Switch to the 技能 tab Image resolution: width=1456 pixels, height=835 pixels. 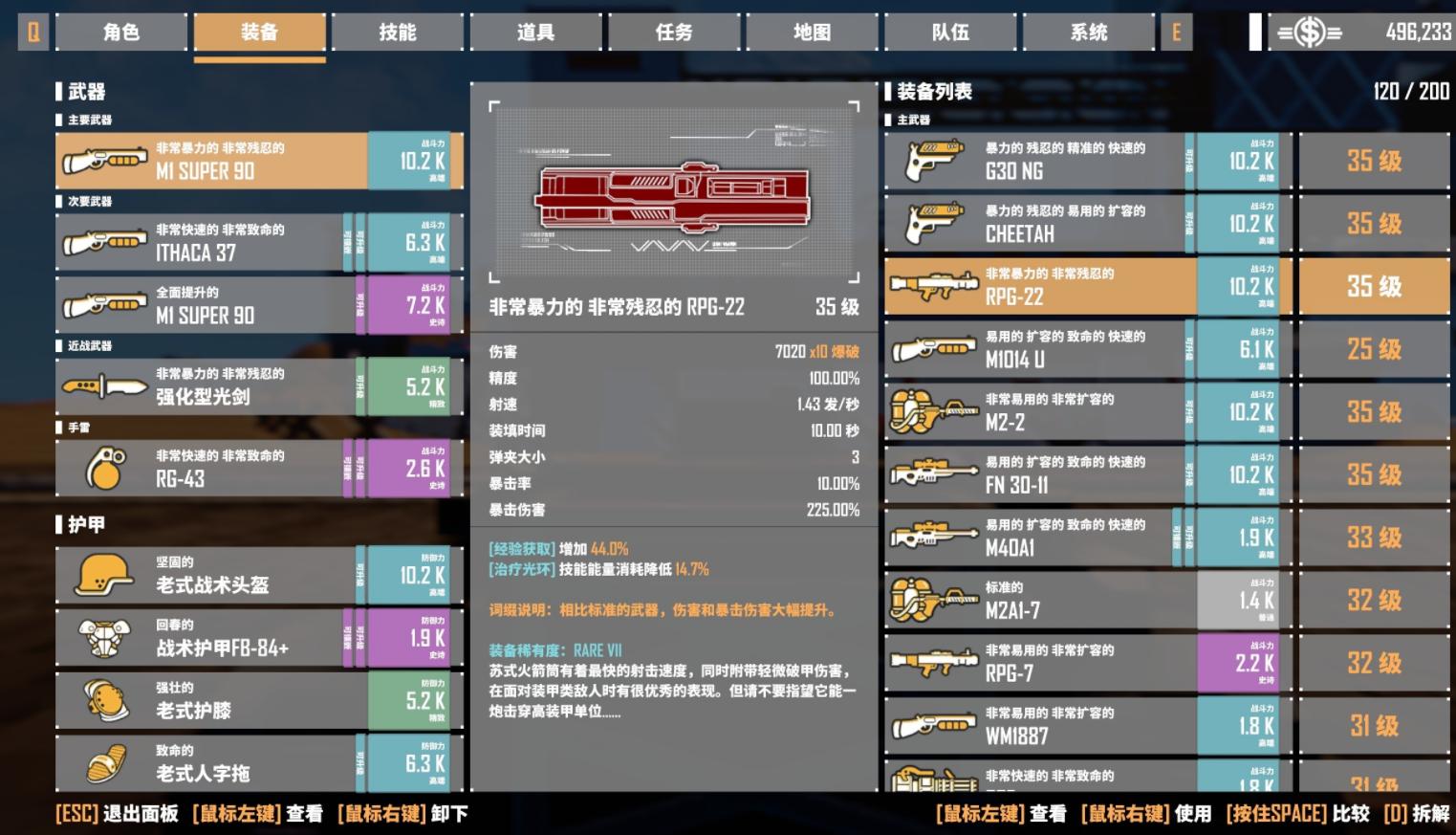tap(398, 32)
